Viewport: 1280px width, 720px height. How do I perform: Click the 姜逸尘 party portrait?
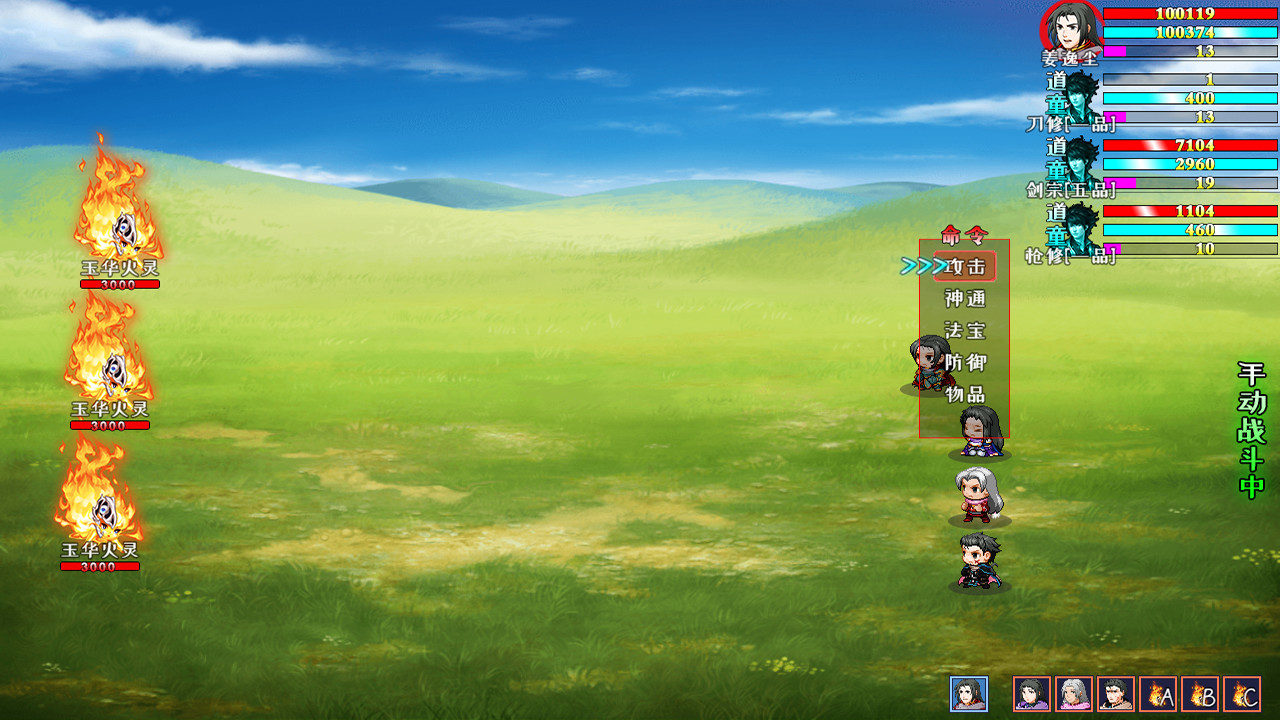pyautogui.click(x=1071, y=28)
